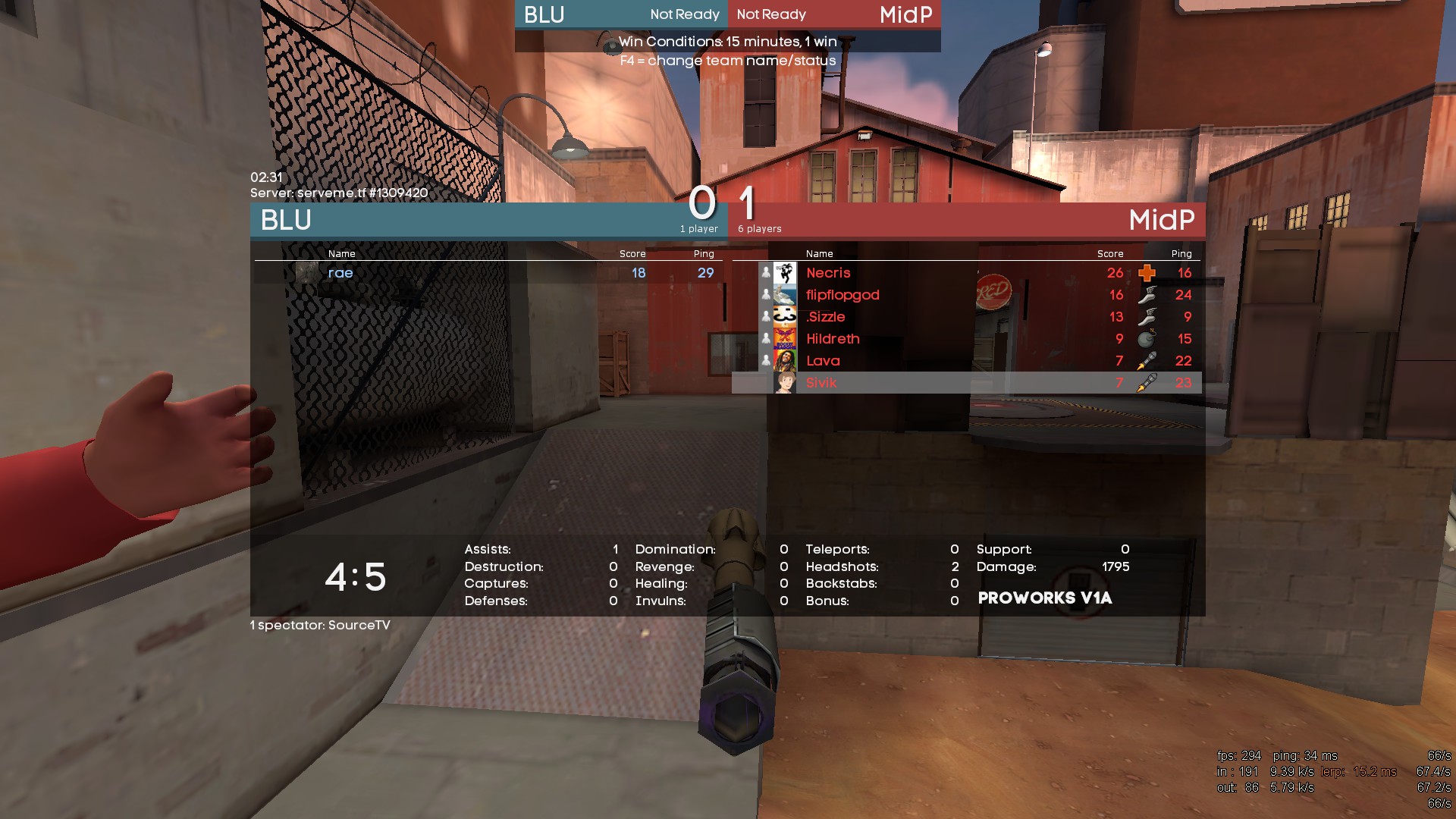
Task: Click the Demoman bomb icon beside Hildreth
Action: [1147, 339]
